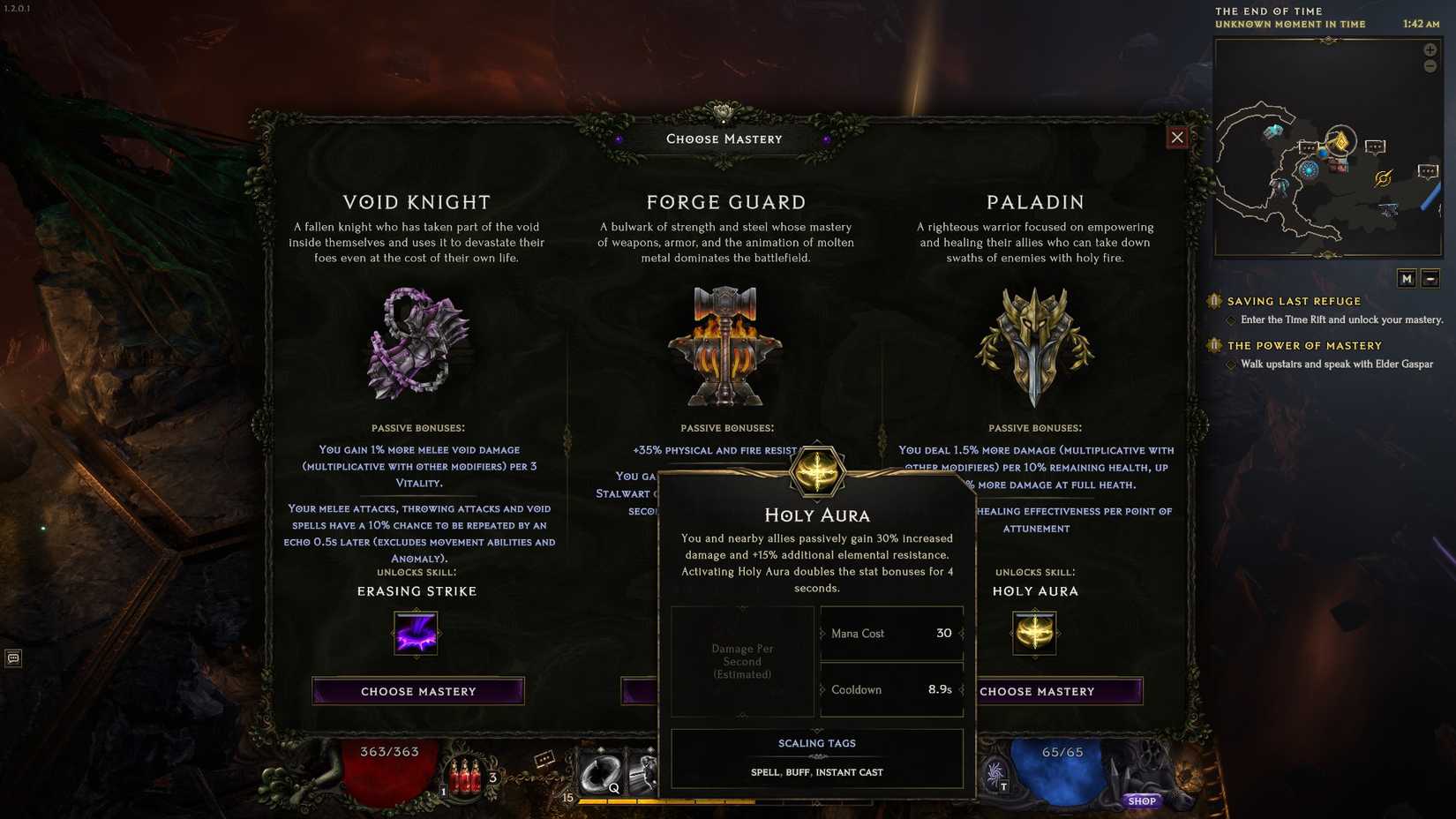Collapse the minimap panel
Image resolution: width=1456 pixels, height=819 pixels.
coord(1430,277)
